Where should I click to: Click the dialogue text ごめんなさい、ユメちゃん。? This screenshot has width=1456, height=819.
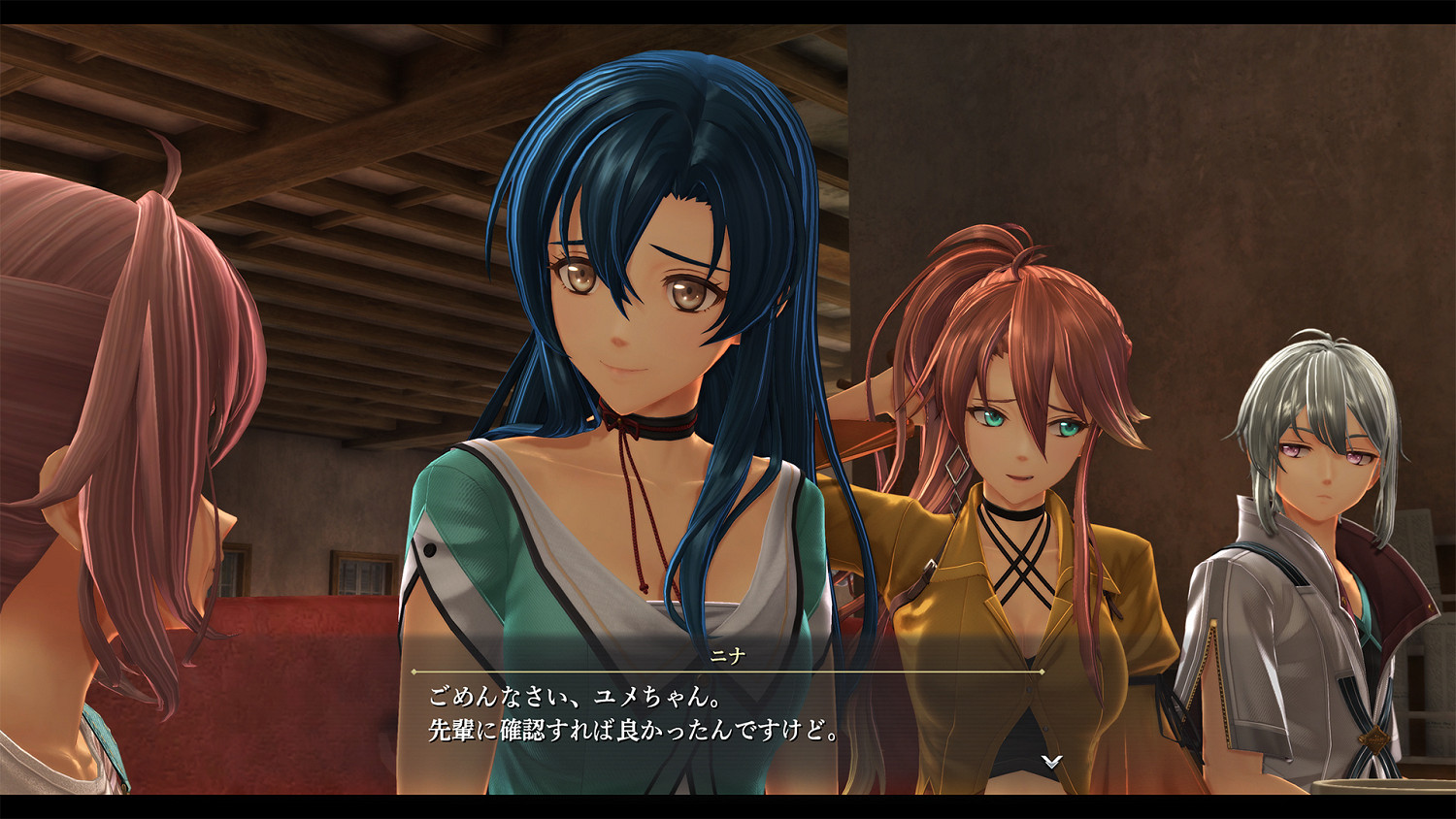[x=573, y=696]
